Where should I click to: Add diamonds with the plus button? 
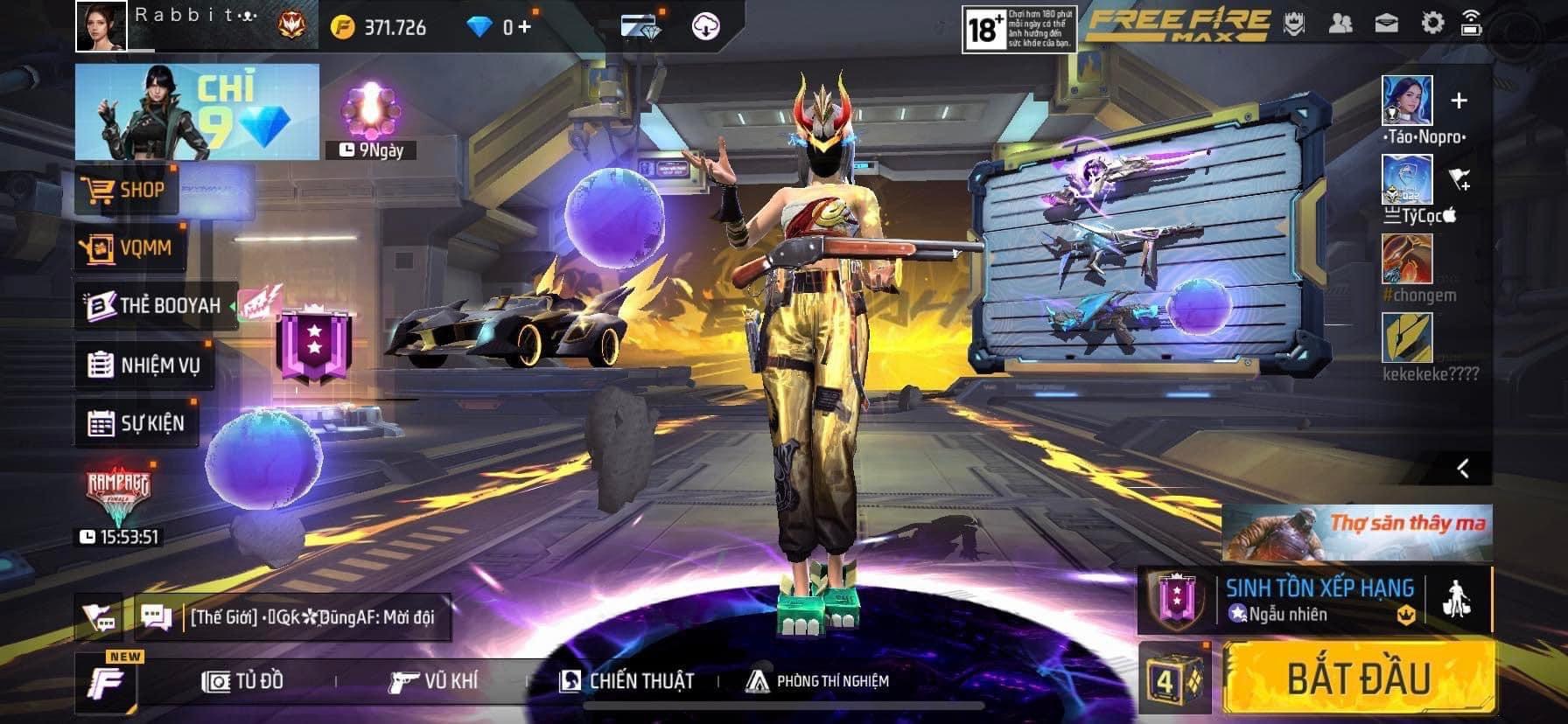pos(523,27)
